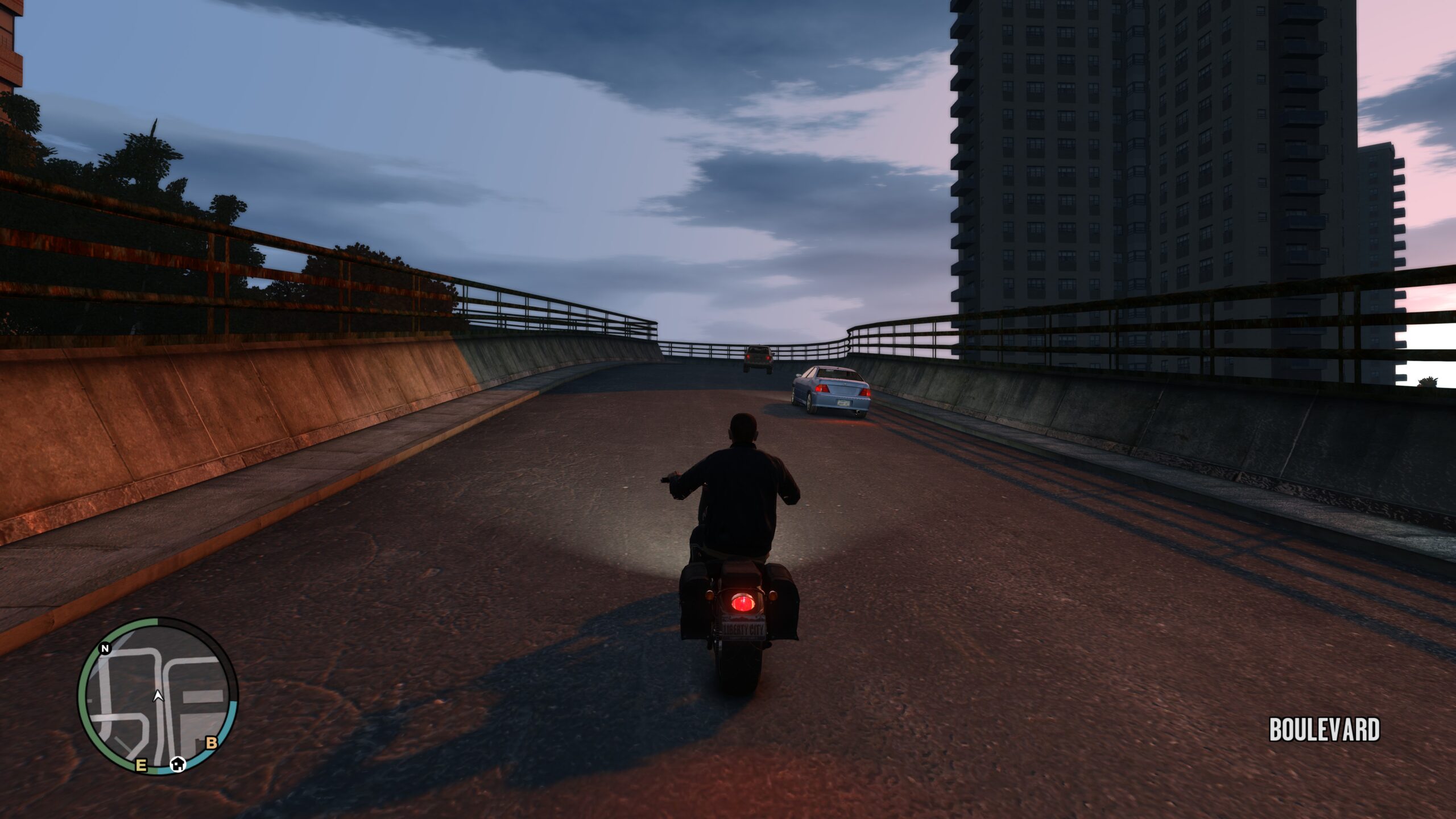Click the white player arrow on the minimap
This screenshot has width=1456, height=819.
coord(158,696)
